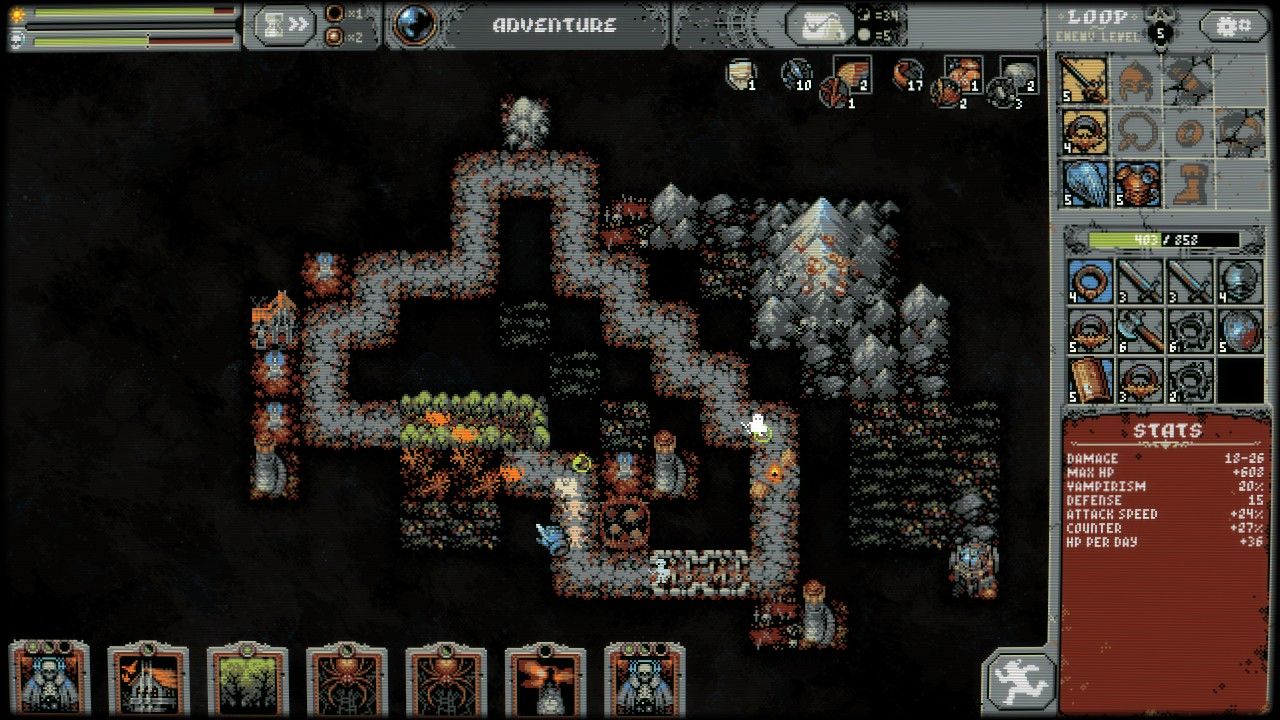Image resolution: width=1280 pixels, height=720 pixels.
Task: Pick the round red-and-blue shield in inventory
Action: click(1241, 331)
